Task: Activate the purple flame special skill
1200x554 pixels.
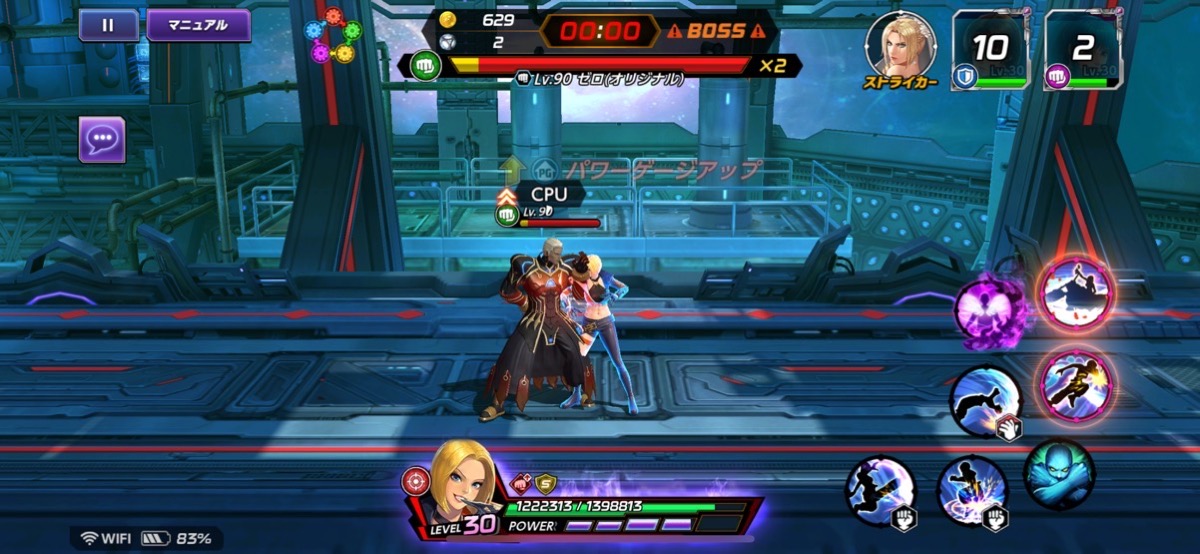Action: click(990, 308)
